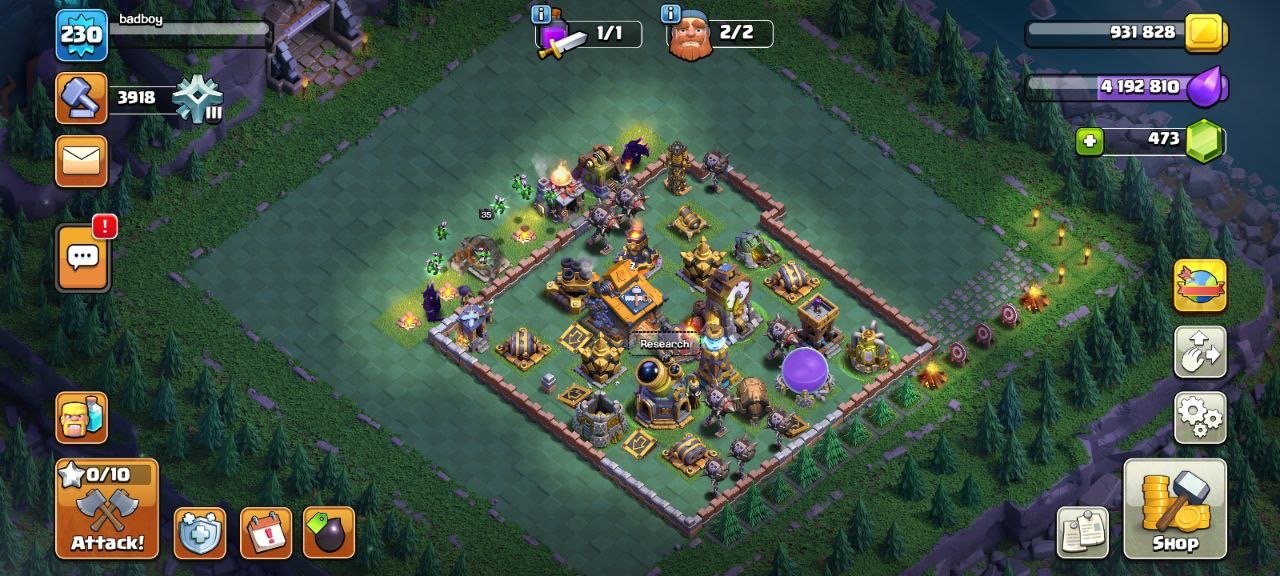Start a battle with the Attack! button
1280x576 pixels.
(107, 508)
